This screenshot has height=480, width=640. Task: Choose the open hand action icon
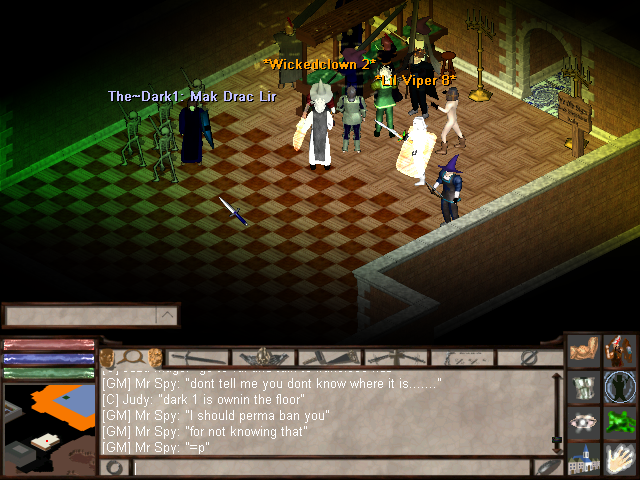pos(620,458)
